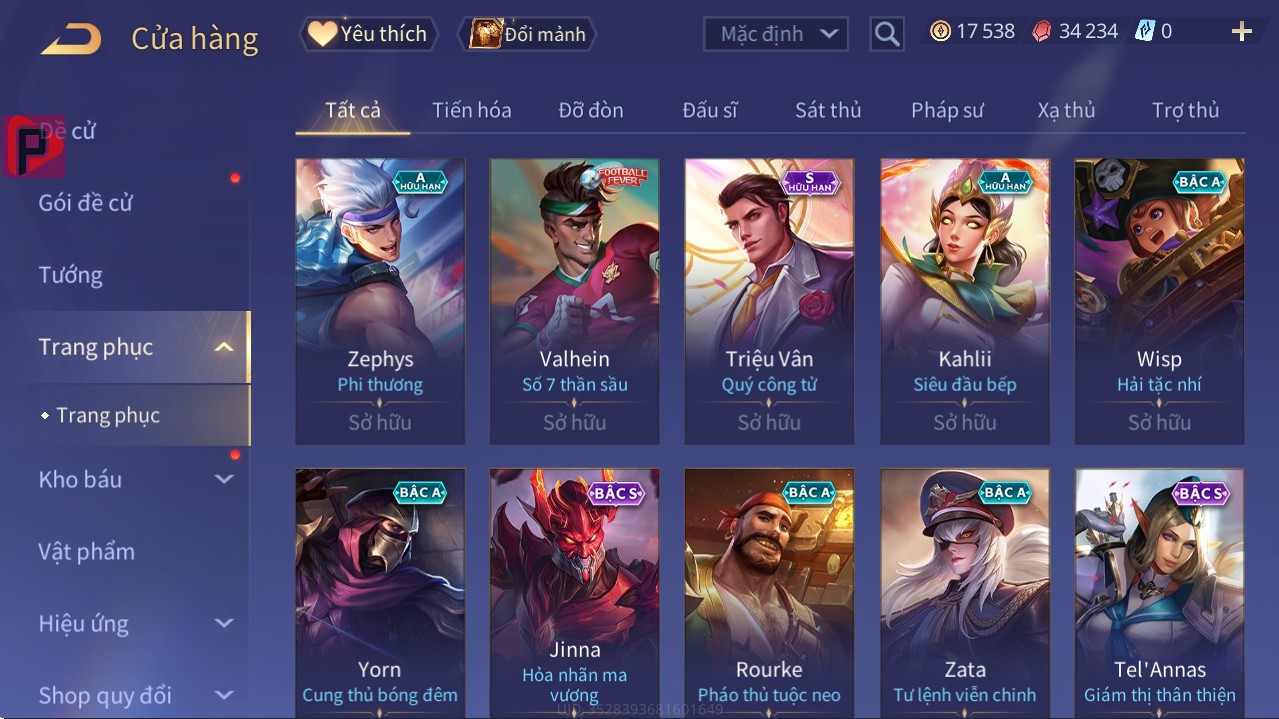View the Triệu Vân Quý công tử skin
This screenshot has height=719, width=1279.
coord(769,300)
